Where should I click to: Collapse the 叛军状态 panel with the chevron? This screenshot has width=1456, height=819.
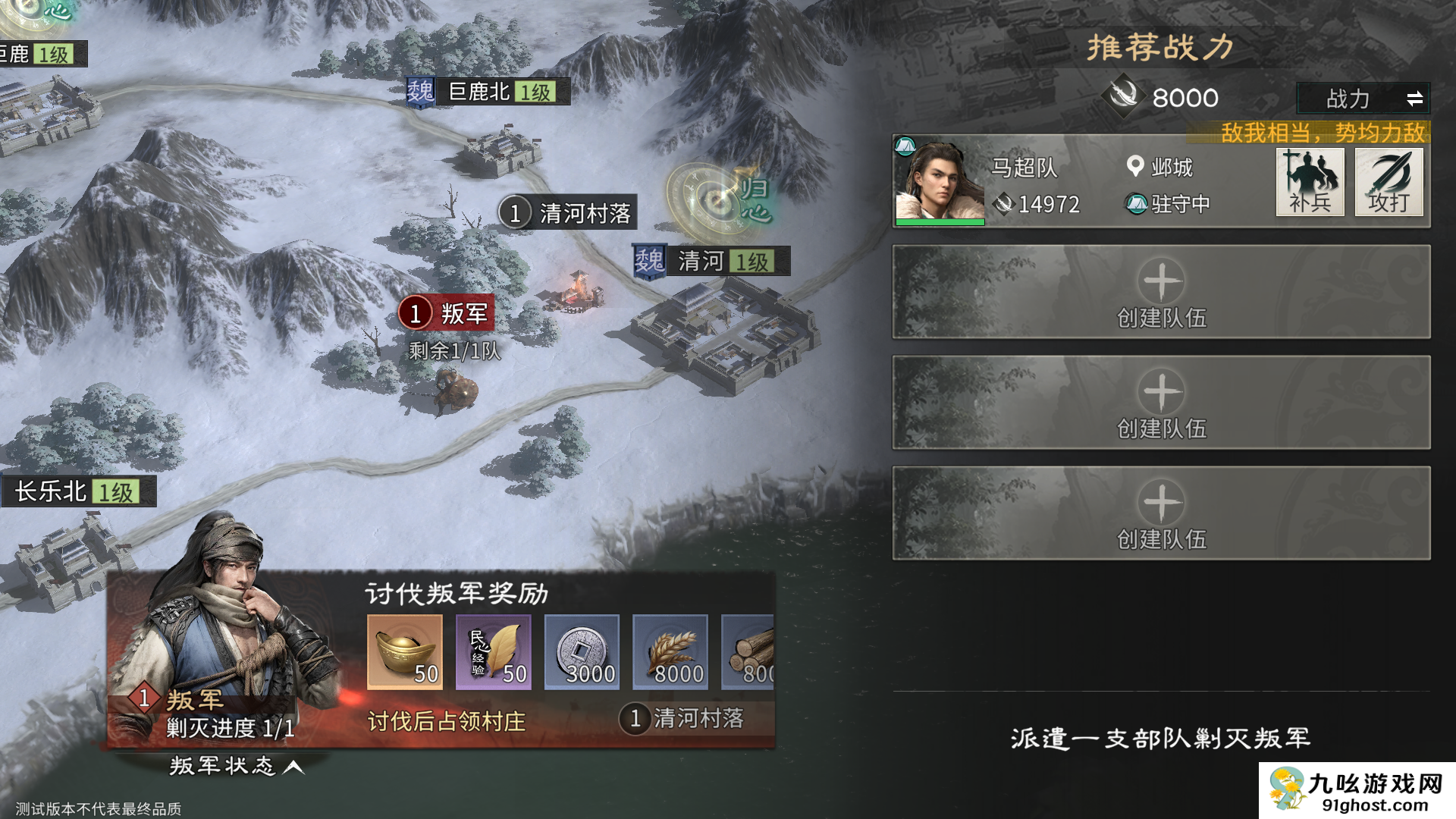(291, 767)
